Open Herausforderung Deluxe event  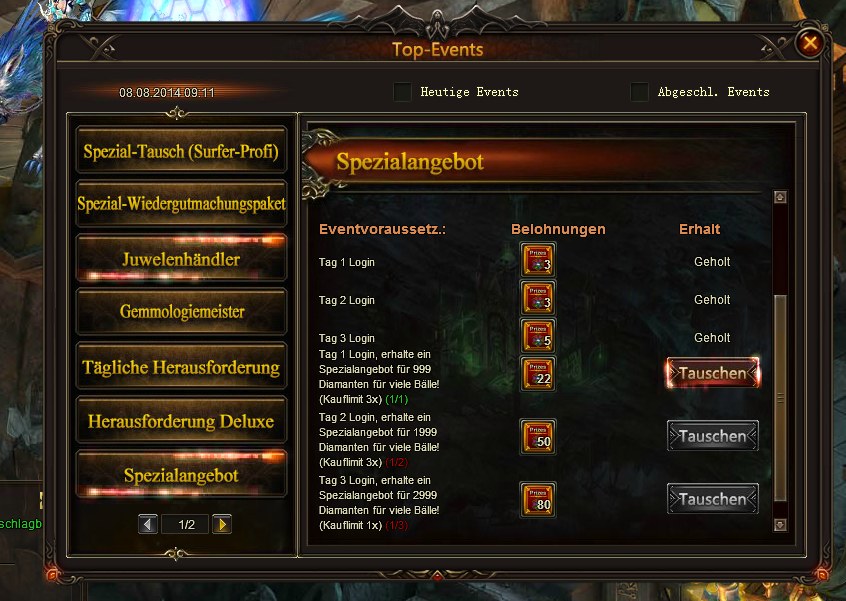181,421
